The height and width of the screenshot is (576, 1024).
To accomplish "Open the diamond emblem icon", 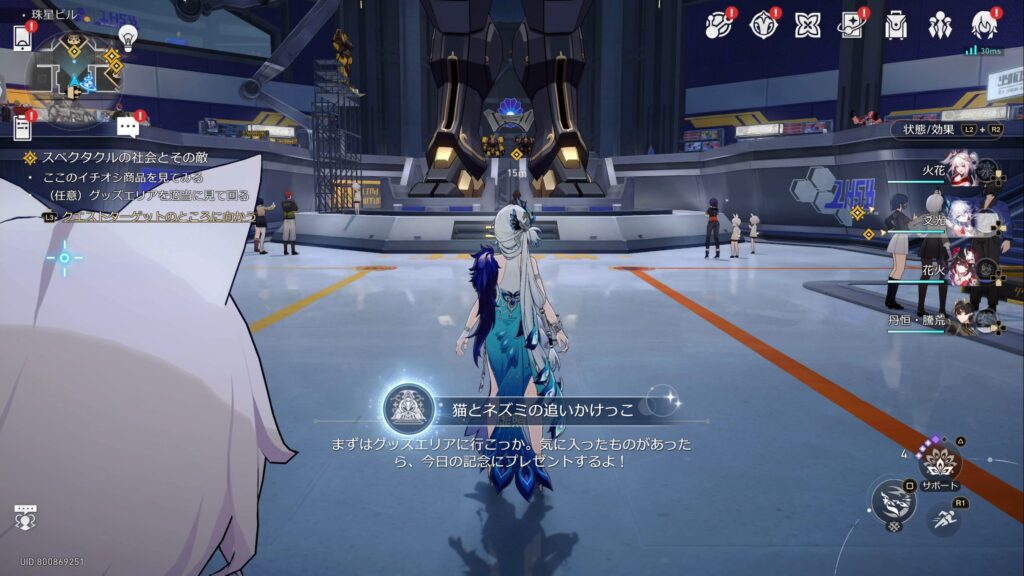I will (763, 25).
